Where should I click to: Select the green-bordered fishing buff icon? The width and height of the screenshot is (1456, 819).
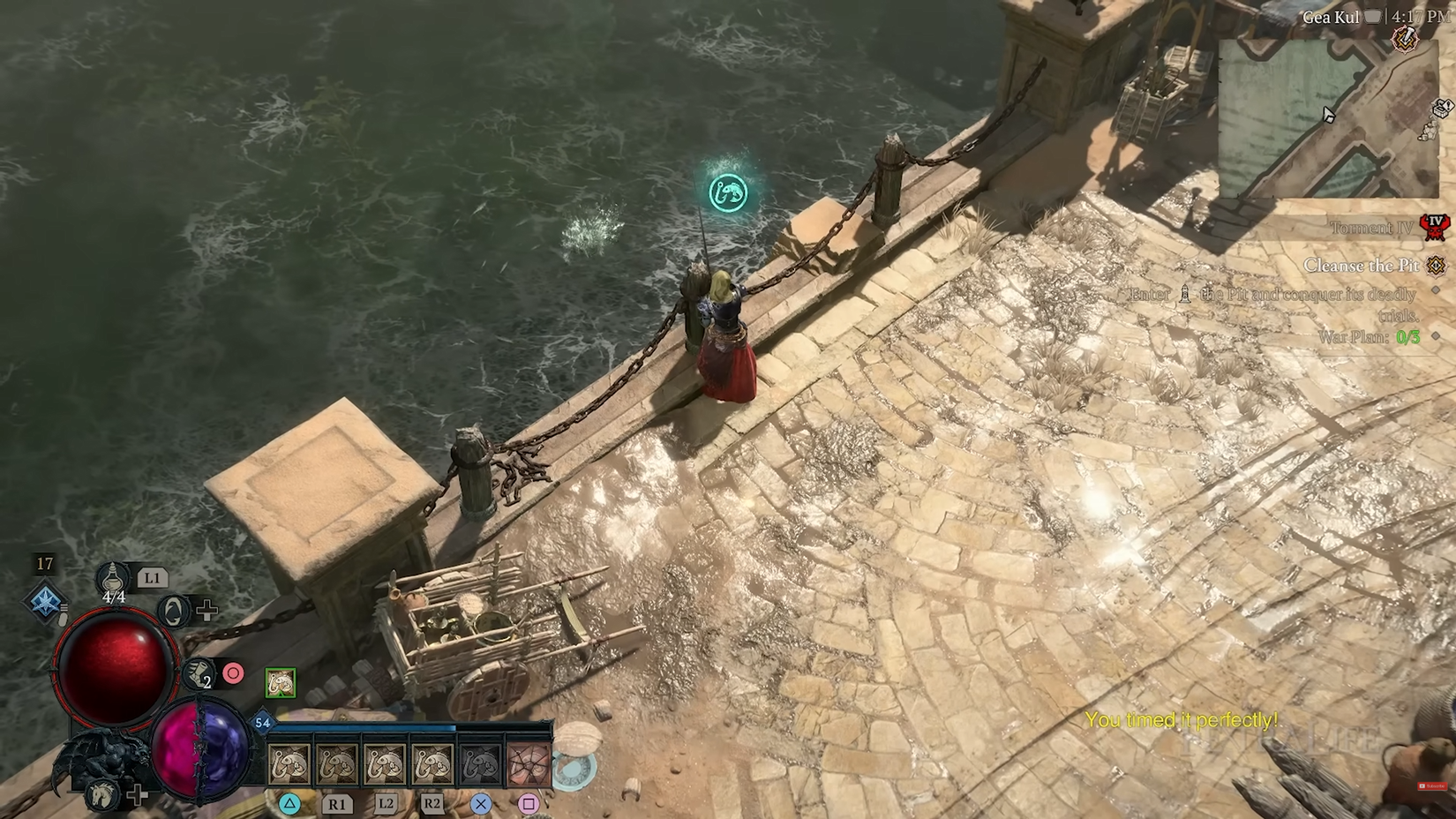click(x=281, y=682)
